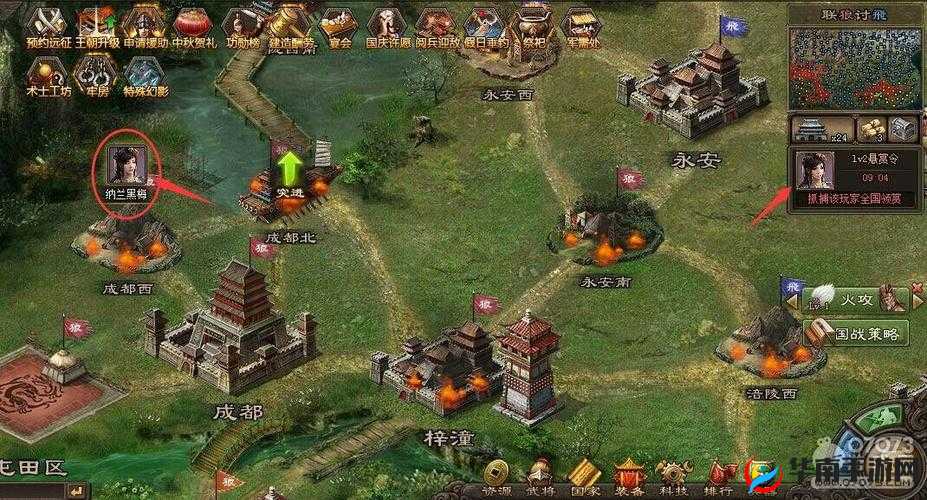Open the 装备 equipment menu
The image size is (927, 500).
click(x=629, y=476)
